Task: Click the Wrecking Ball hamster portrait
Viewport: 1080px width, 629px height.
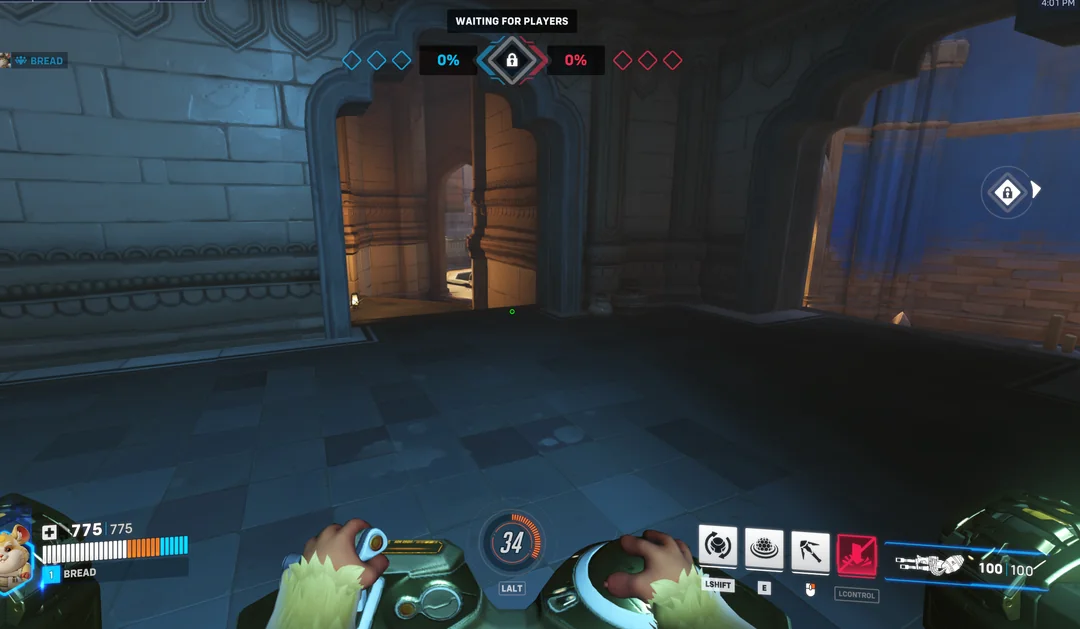Action: click(17, 552)
